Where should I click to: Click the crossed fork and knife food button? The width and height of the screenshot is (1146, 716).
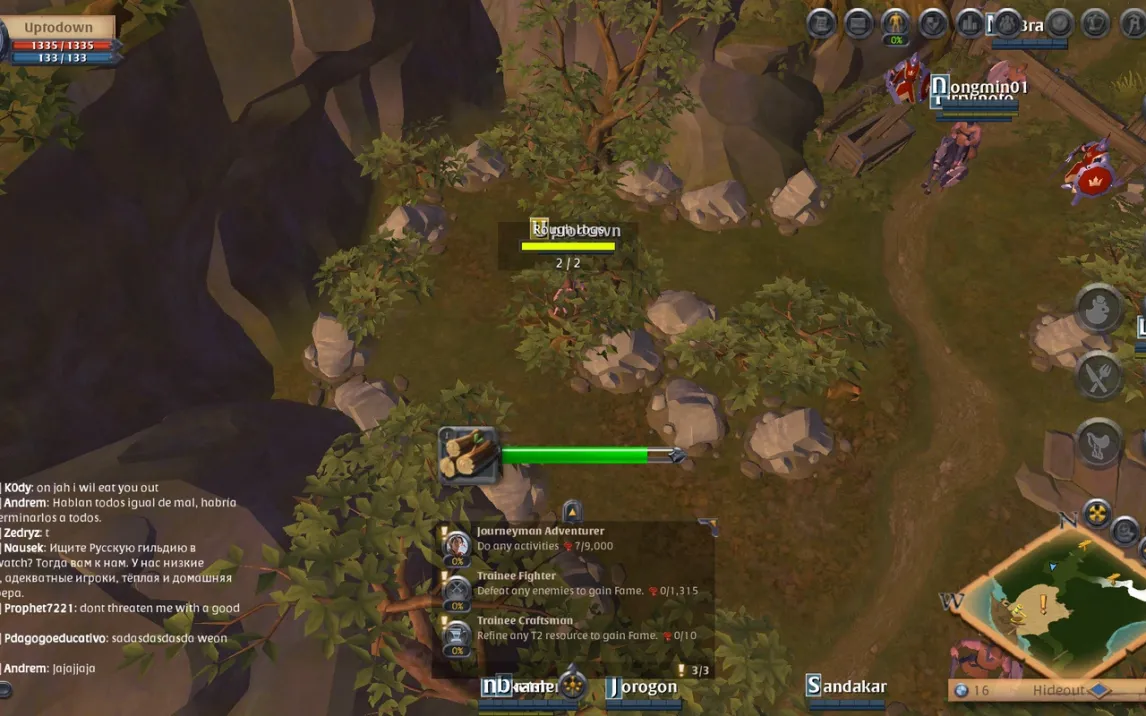(x=1098, y=377)
